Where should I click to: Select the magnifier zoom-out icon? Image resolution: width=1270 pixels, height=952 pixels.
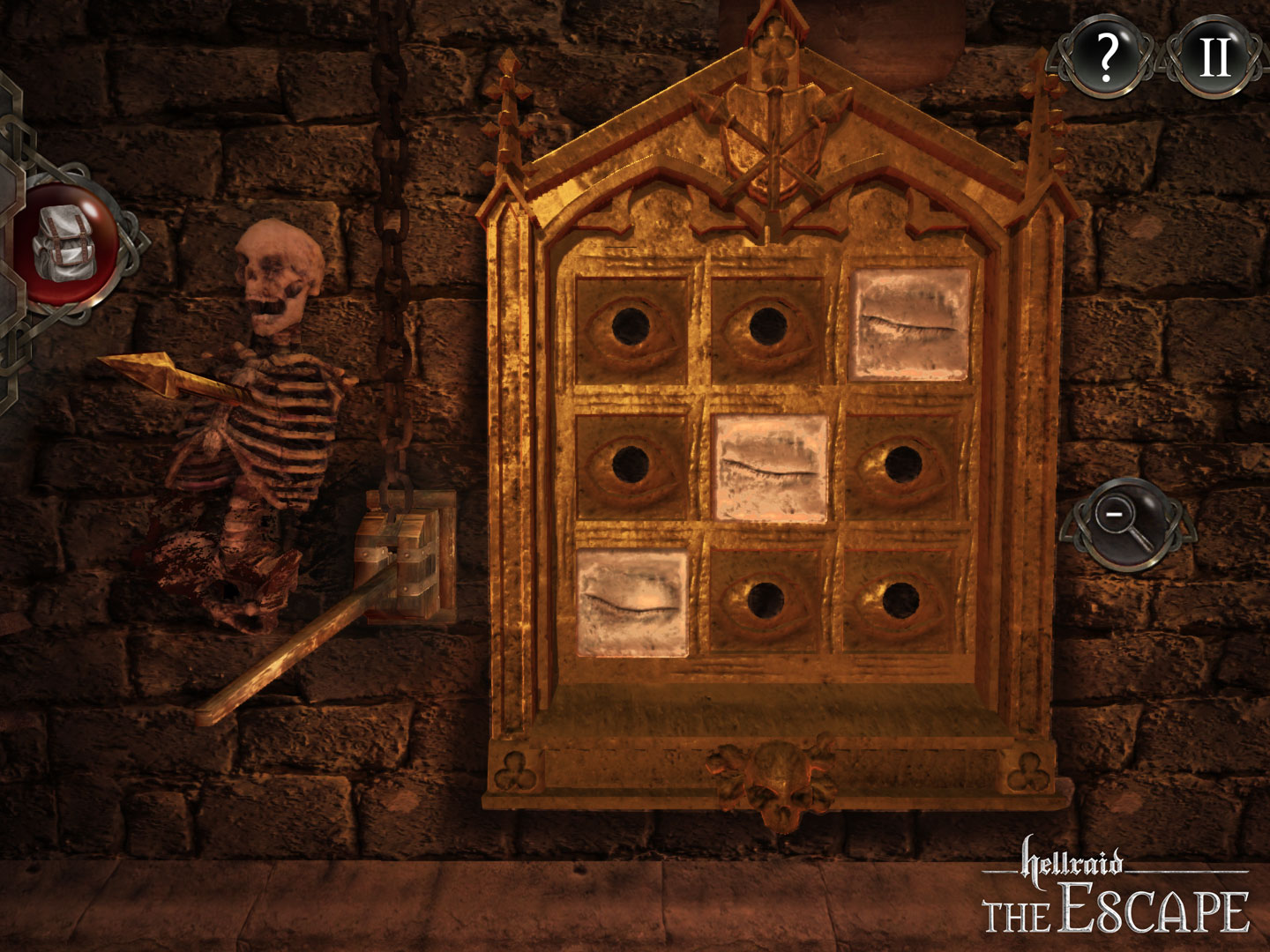[x=1129, y=524]
